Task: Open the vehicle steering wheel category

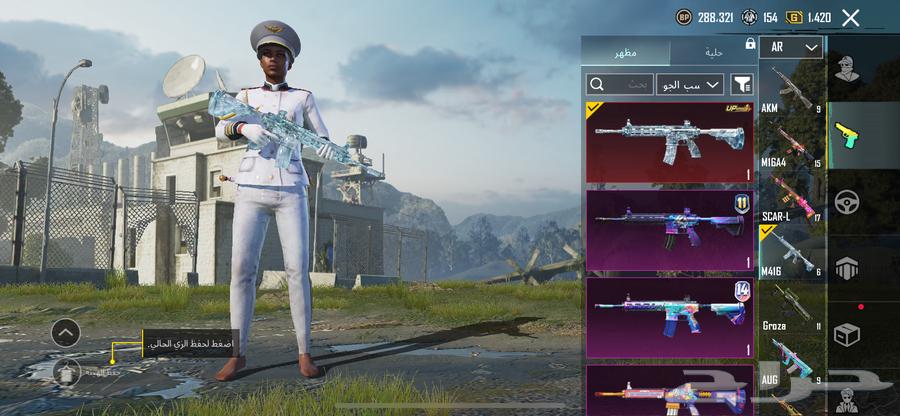Action: pyautogui.click(x=849, y=200)
